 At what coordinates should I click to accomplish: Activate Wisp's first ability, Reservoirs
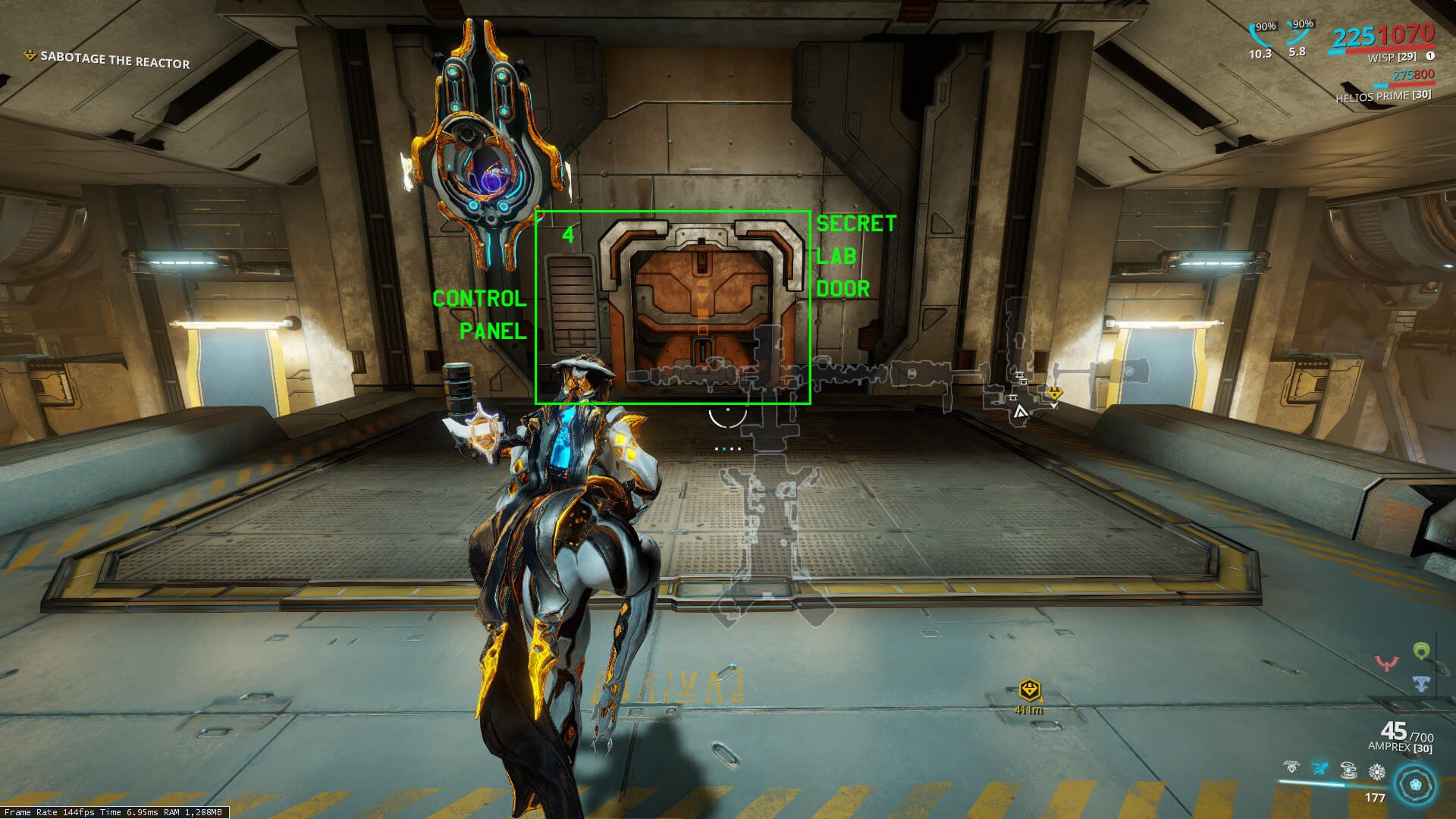pos(1291,770)
